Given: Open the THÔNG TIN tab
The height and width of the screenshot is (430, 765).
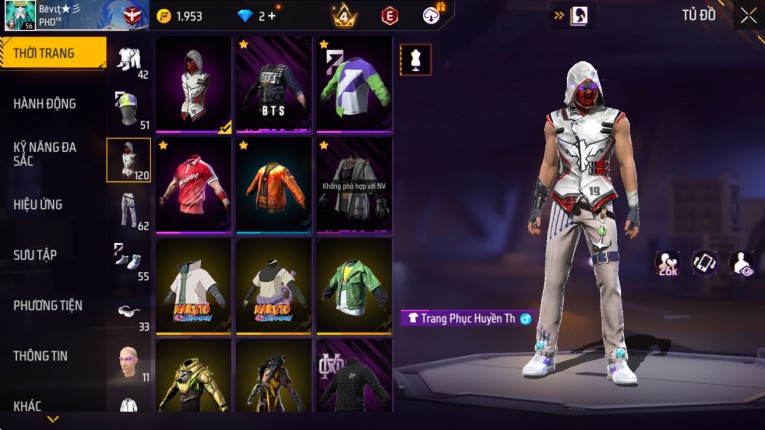Looking at the screenshot, I should coord(42,355).
